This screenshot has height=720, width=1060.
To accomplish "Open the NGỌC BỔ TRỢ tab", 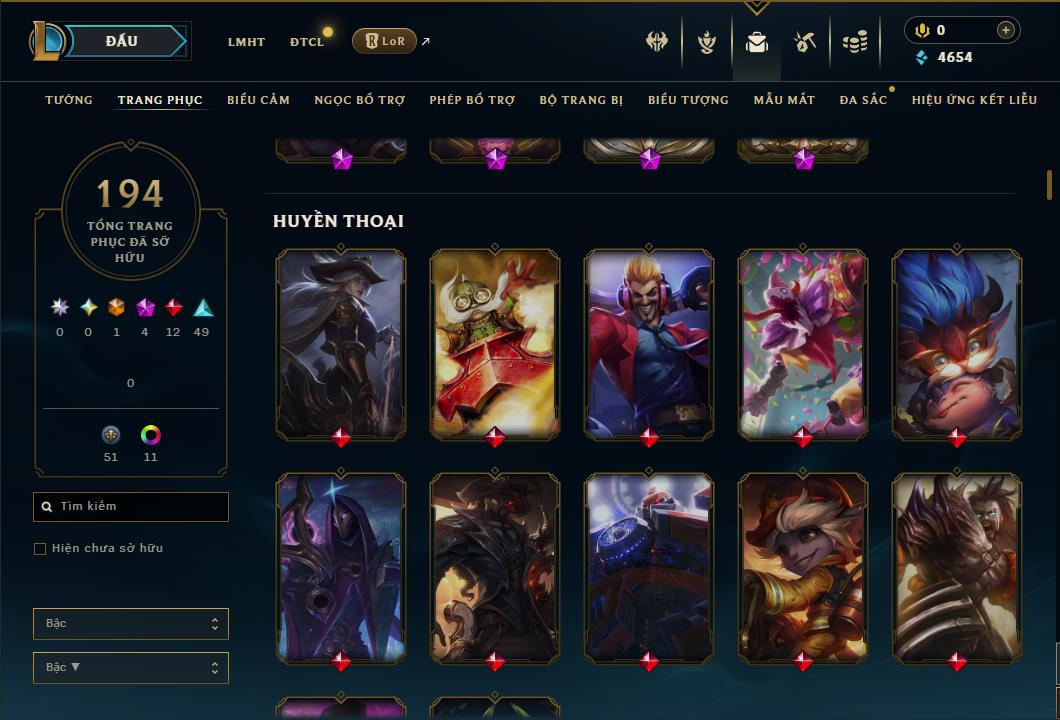I will [x=359, y=100].
